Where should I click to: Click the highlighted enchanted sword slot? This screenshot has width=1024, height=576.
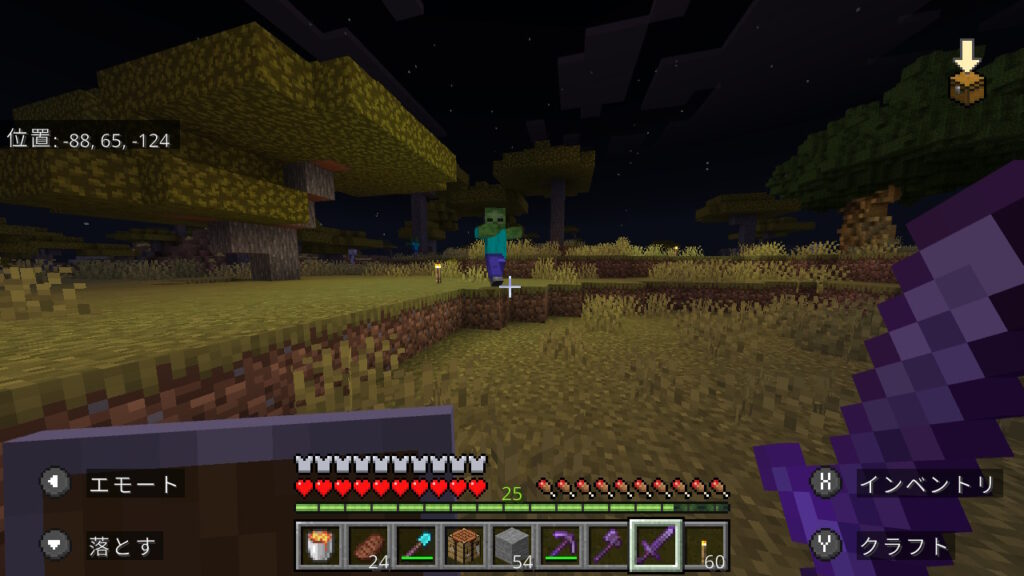click(656, 545)
